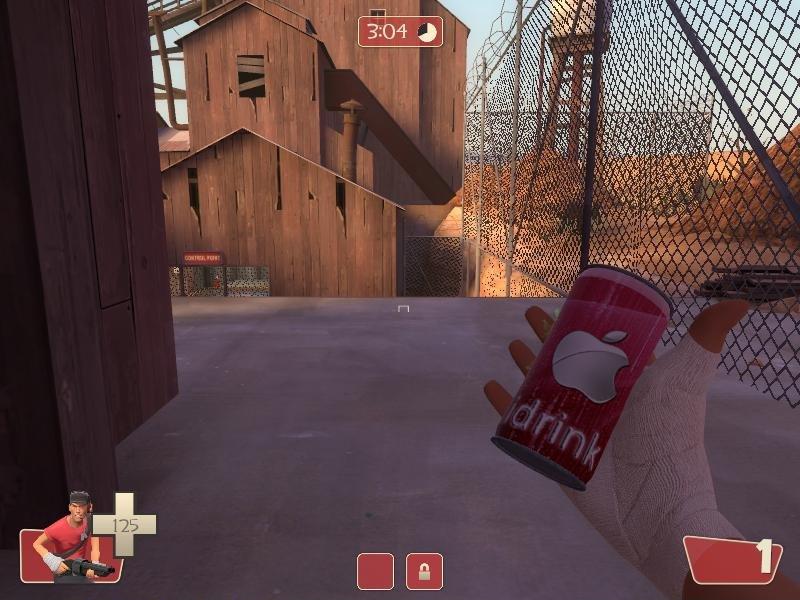Click the locked control point icon
This screenshot has width=800, height=600.
point(424,571)
